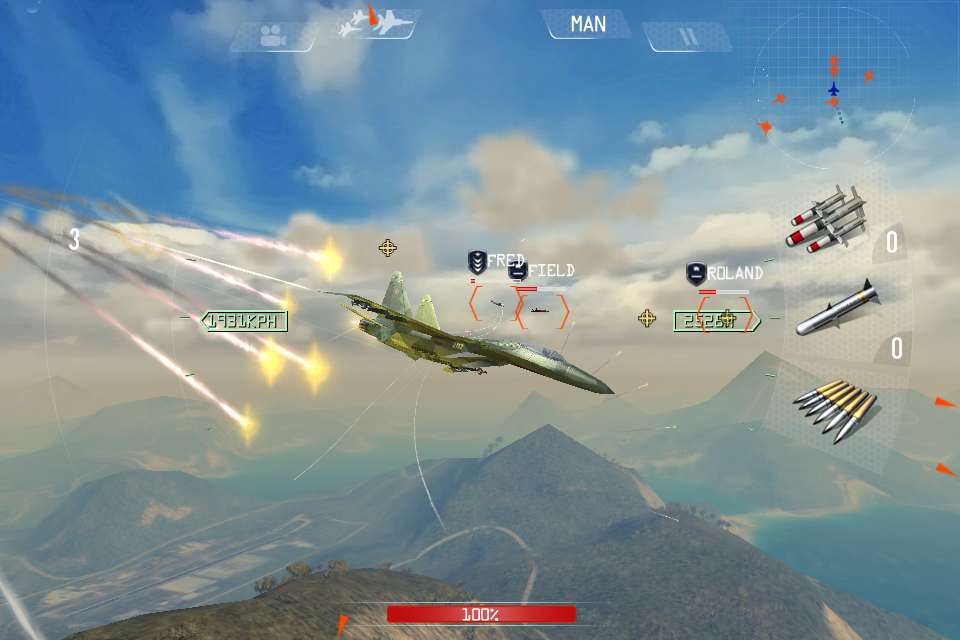This screenshot has width=960, height=640.
Task: Target enemy pilot Field's marker
Action: click(542, 311)
